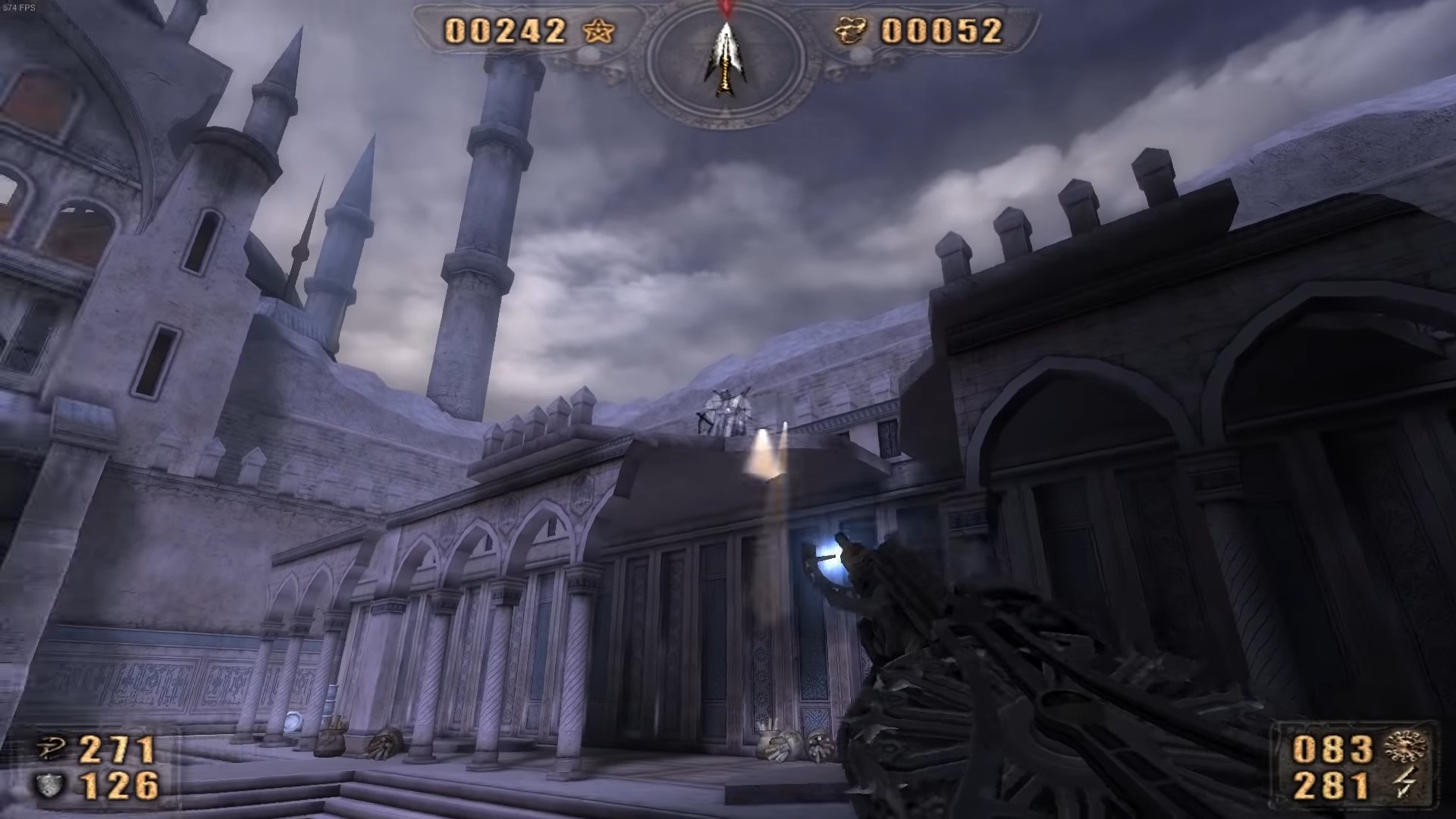This screenshot has width=1456, height=819.
Task: Select the health icon beside 271
Action: [x=52, y=750]
